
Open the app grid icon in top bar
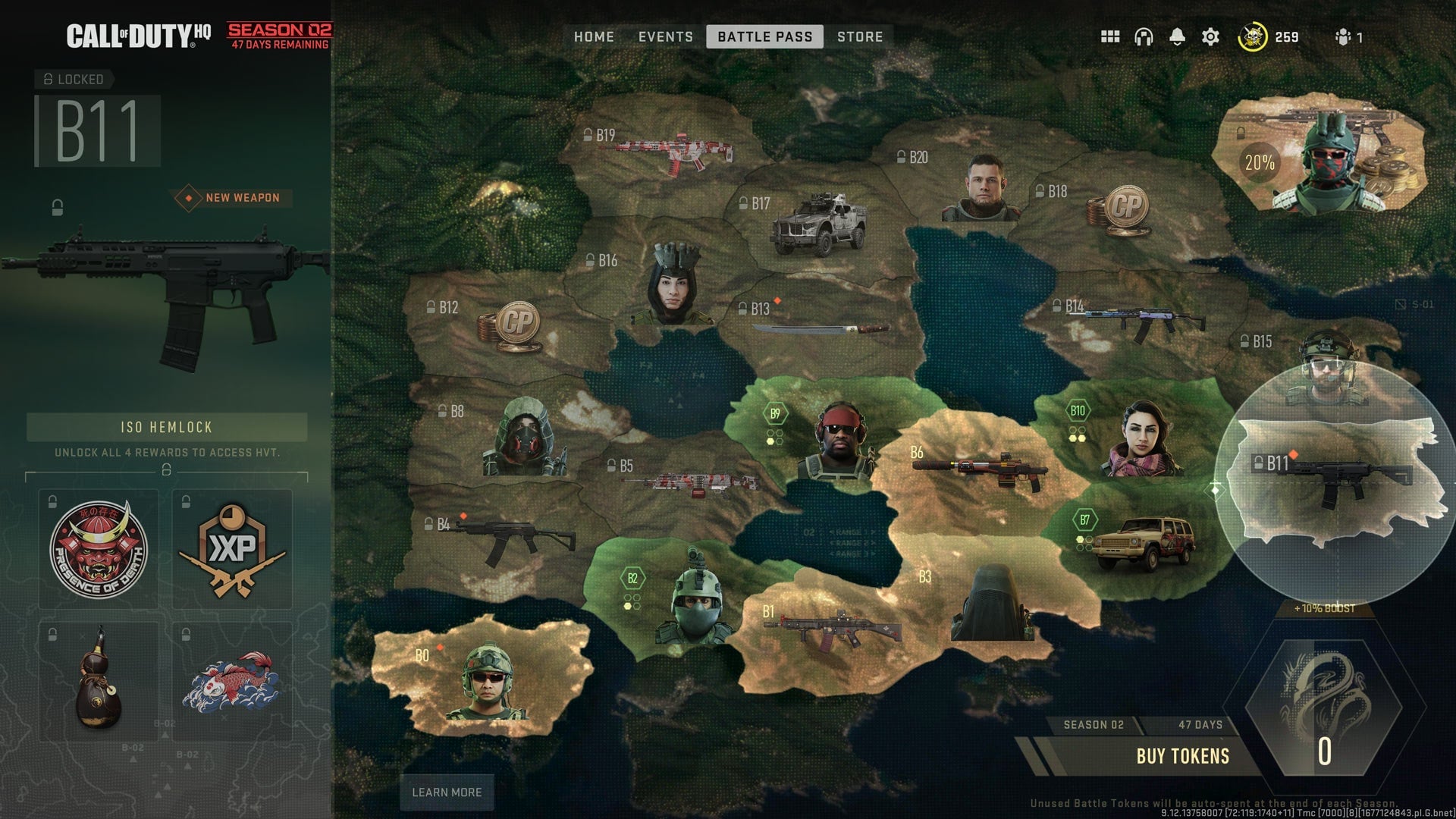click(1109, 36)
